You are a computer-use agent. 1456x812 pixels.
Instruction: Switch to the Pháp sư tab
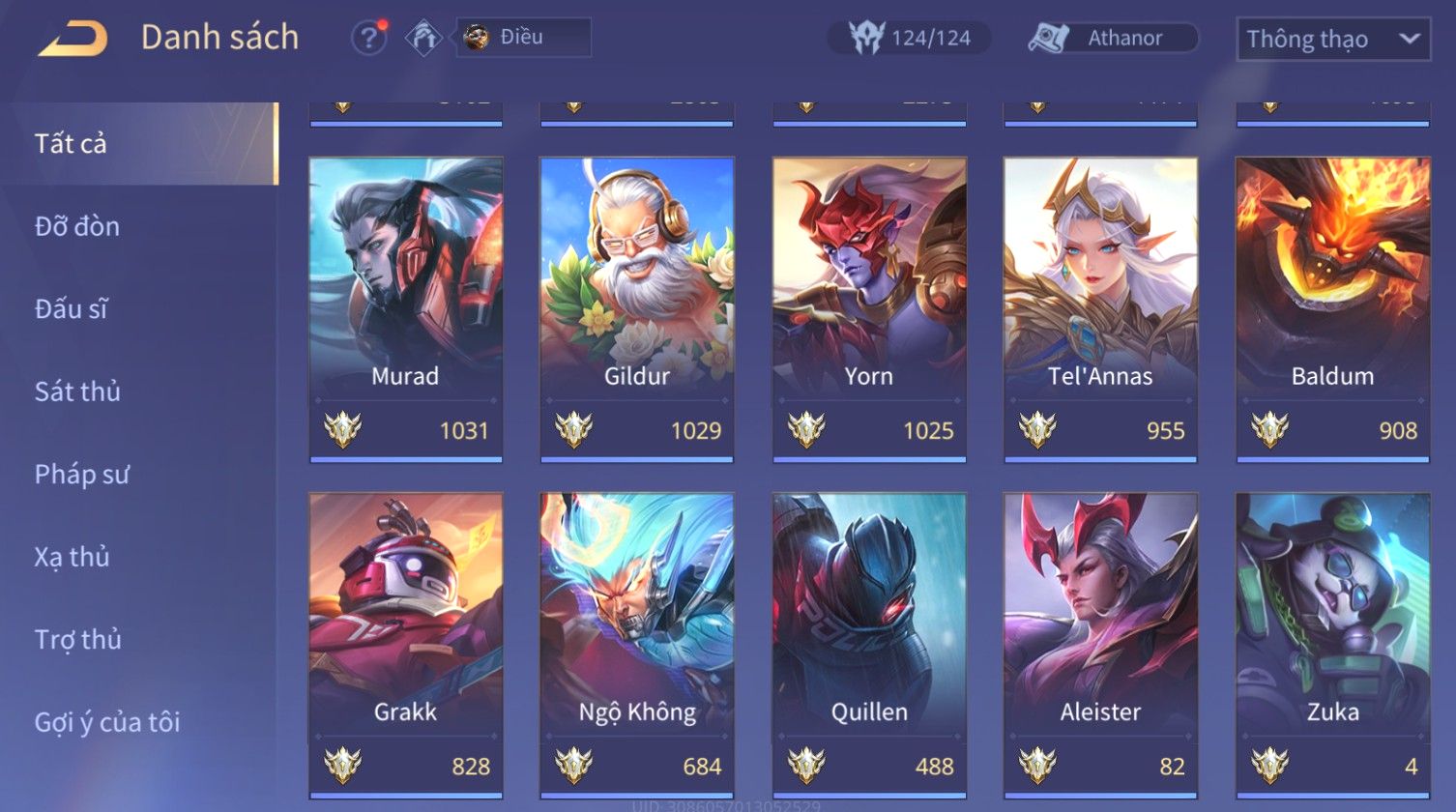pos(82,475)
